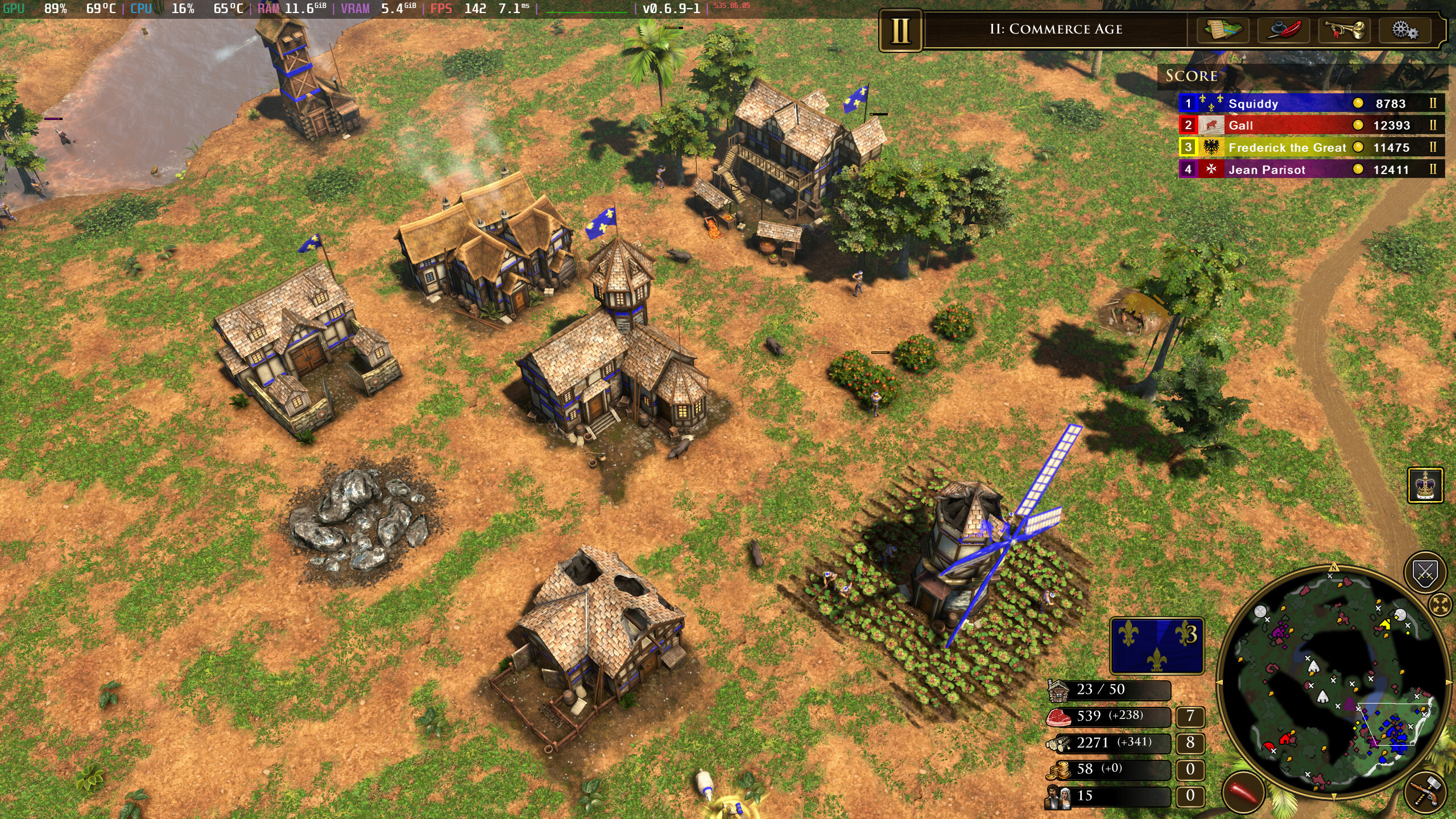The width and height of the screenshot is (1456, 819).
Task: Open the gears settings menu
Action: [1405, 30]
